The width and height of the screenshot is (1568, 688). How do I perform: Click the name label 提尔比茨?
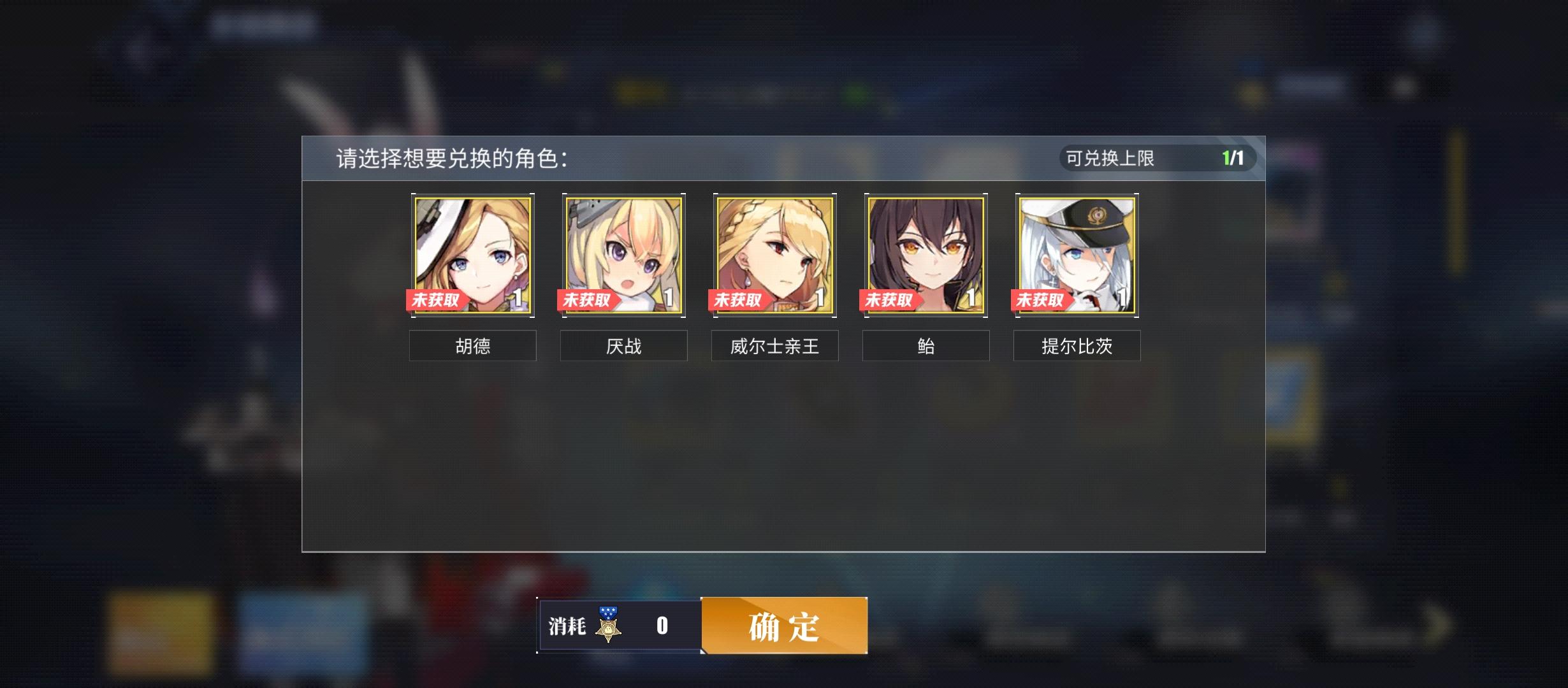(x=1077, y=346)
